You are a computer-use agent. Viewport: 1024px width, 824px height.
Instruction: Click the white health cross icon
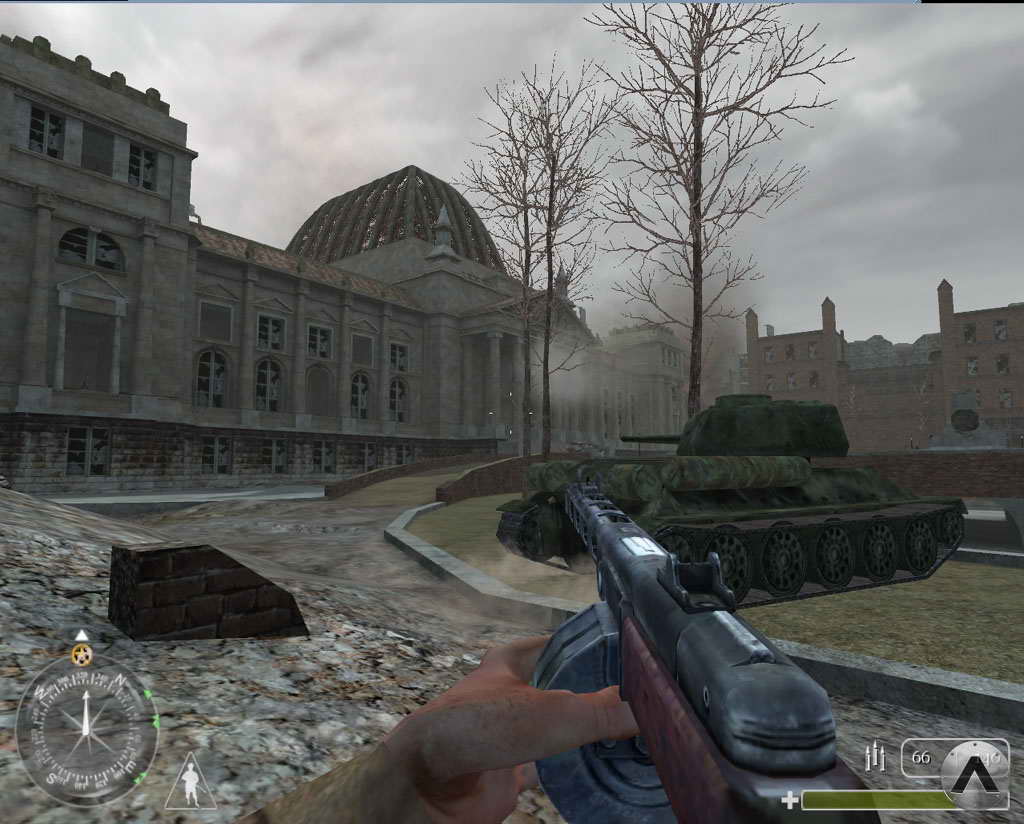(790, 800)
